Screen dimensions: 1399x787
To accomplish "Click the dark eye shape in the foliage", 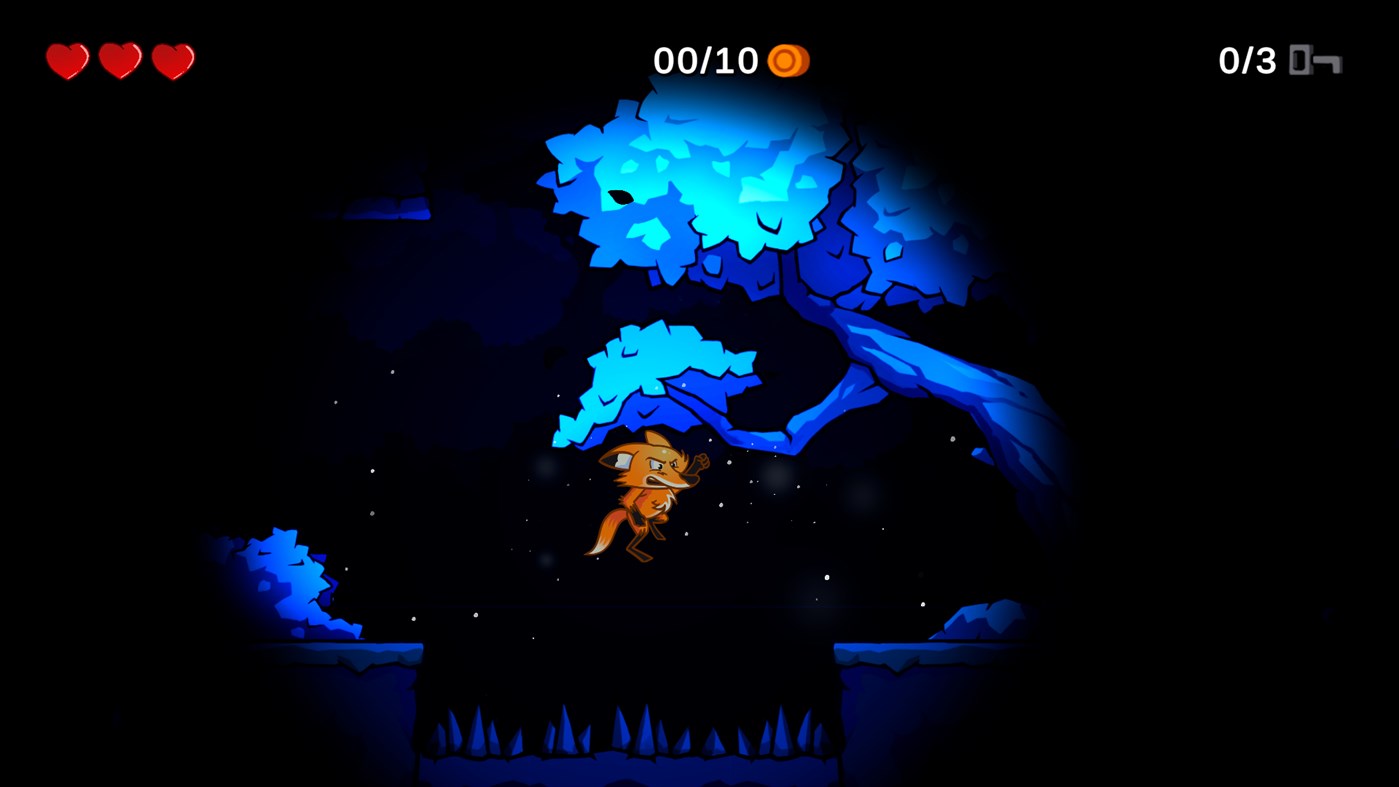I will (x=622, y=196).
